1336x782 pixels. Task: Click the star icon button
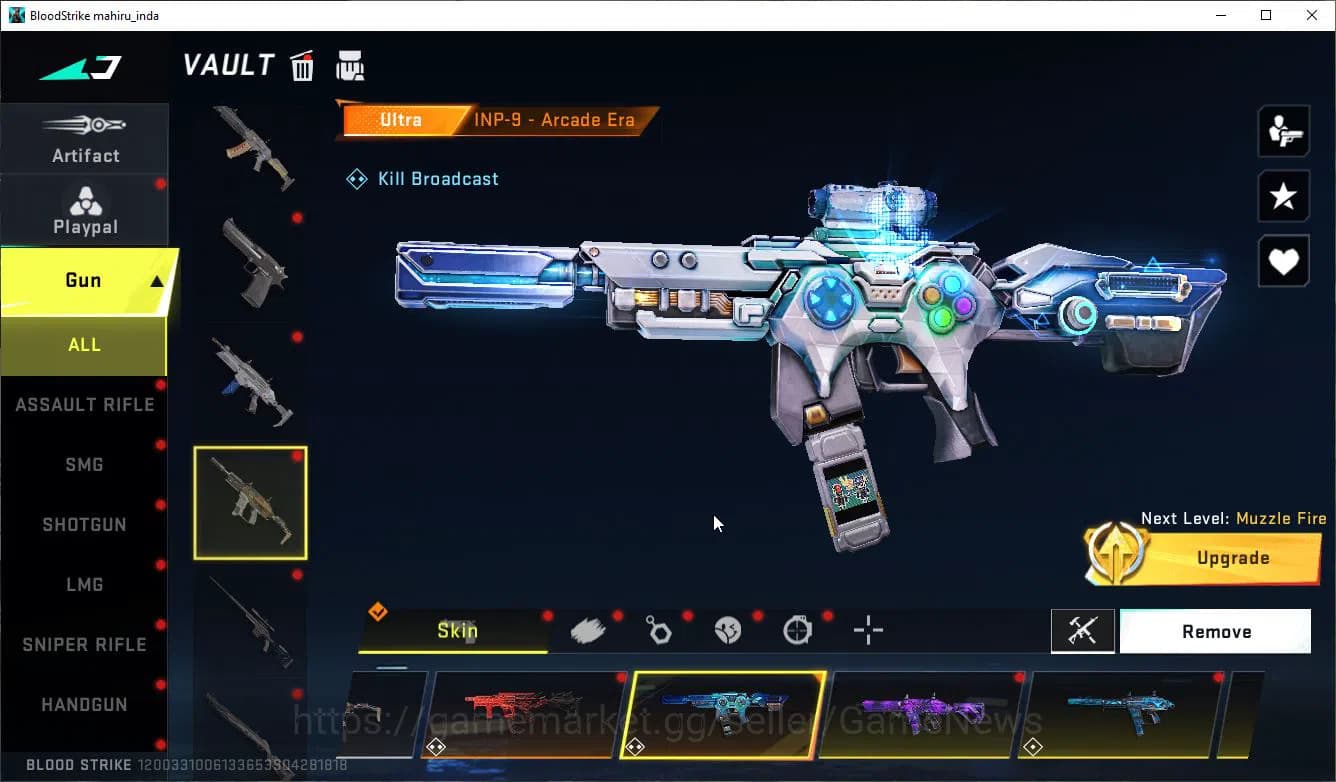tap(1283, 196)
